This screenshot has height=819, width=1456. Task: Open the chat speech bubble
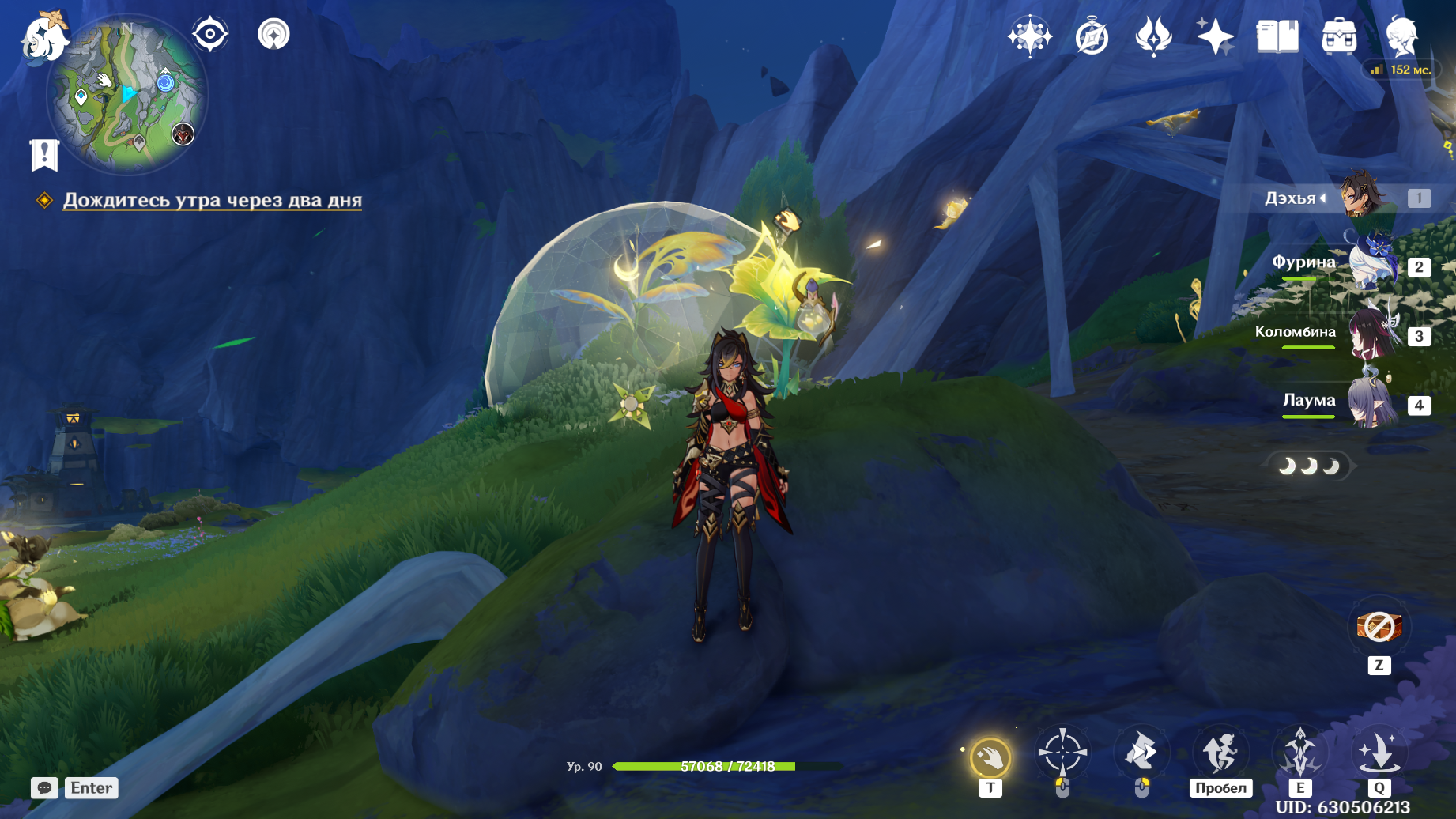click(x=44, y=787)
